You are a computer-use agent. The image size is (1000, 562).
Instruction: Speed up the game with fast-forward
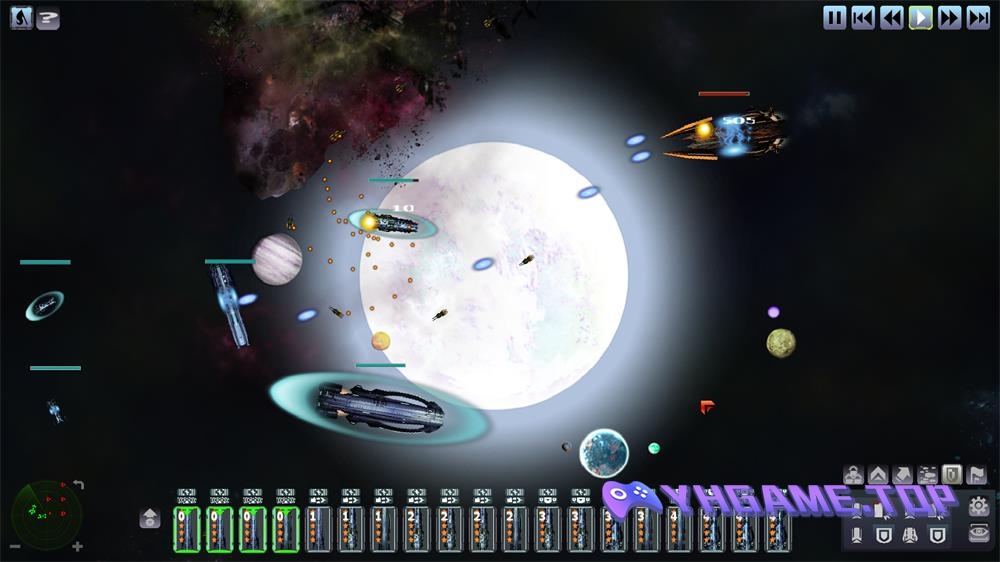(950, 17)
